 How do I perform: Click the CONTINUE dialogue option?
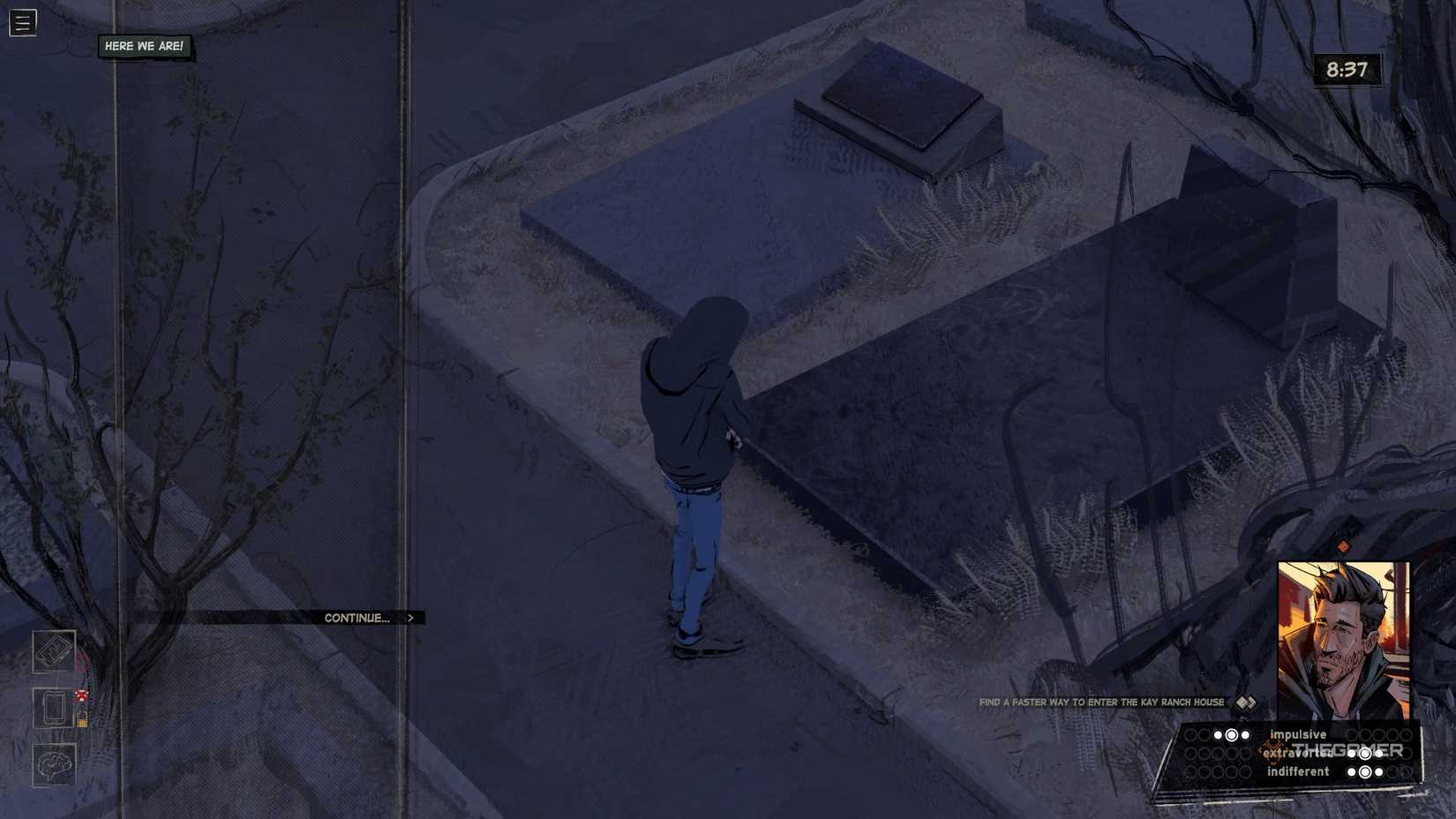click(357, 618)
